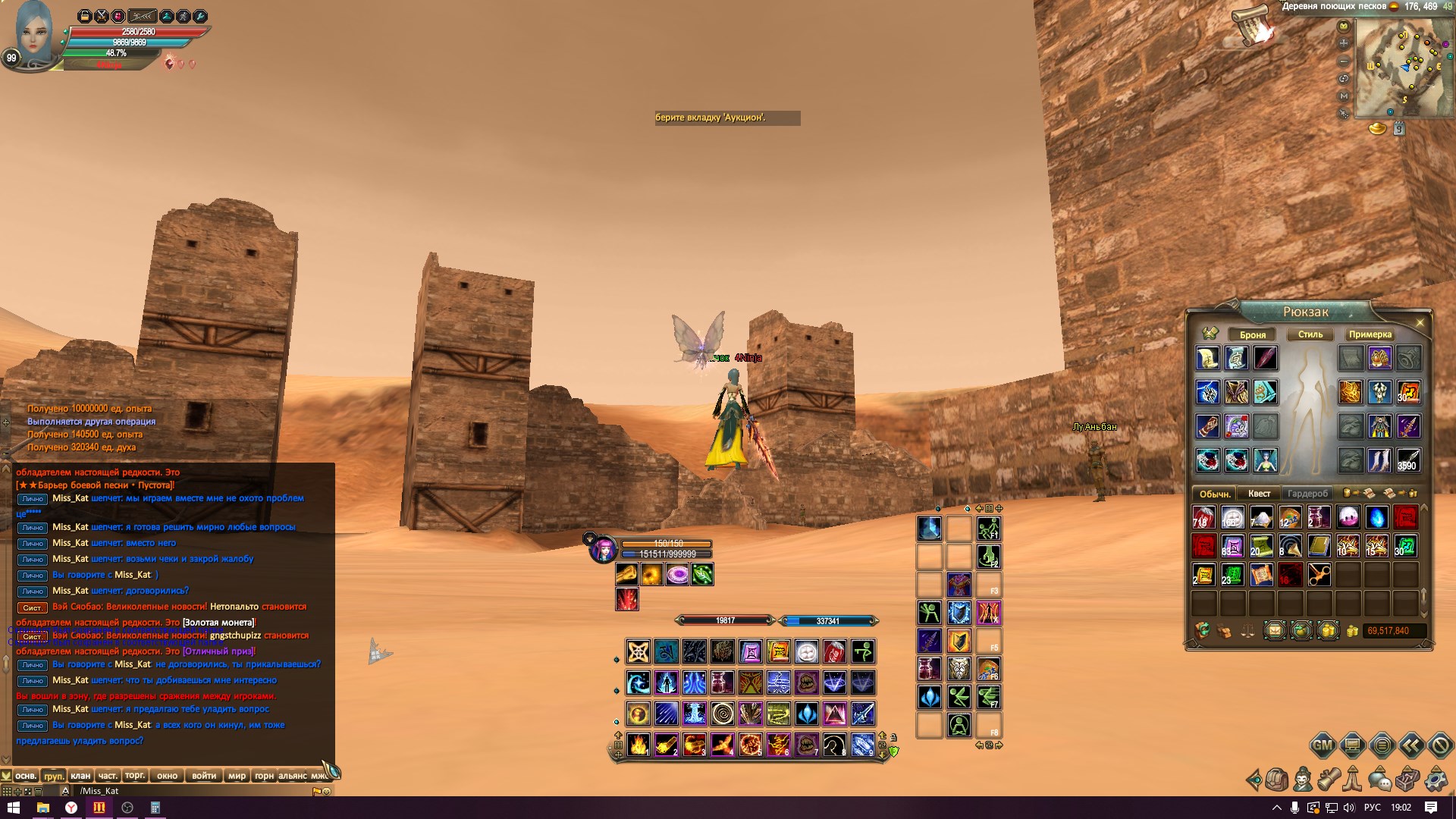
Task: Open the backpack icon in the bottom menu
Action: [x=1276, y=779]
